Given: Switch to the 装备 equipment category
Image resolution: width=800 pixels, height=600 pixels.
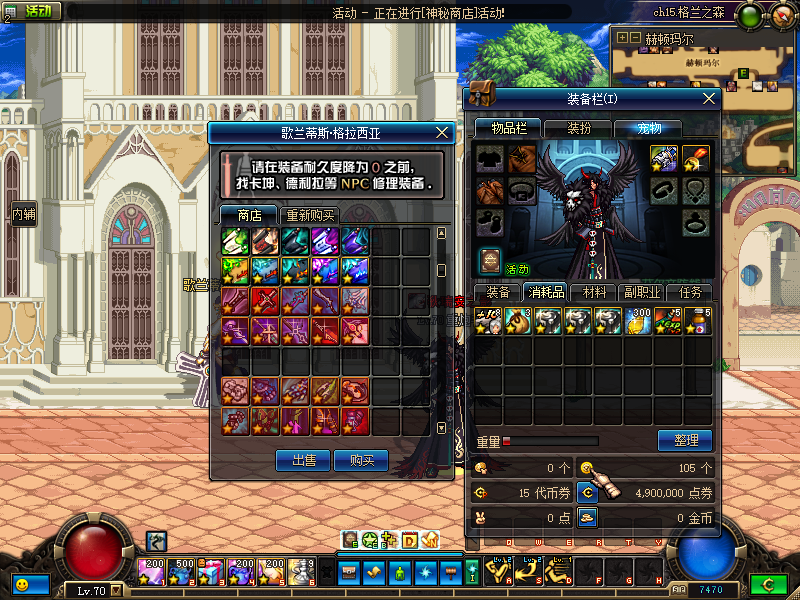Looking at the screenshot, I should coord(498,292).
